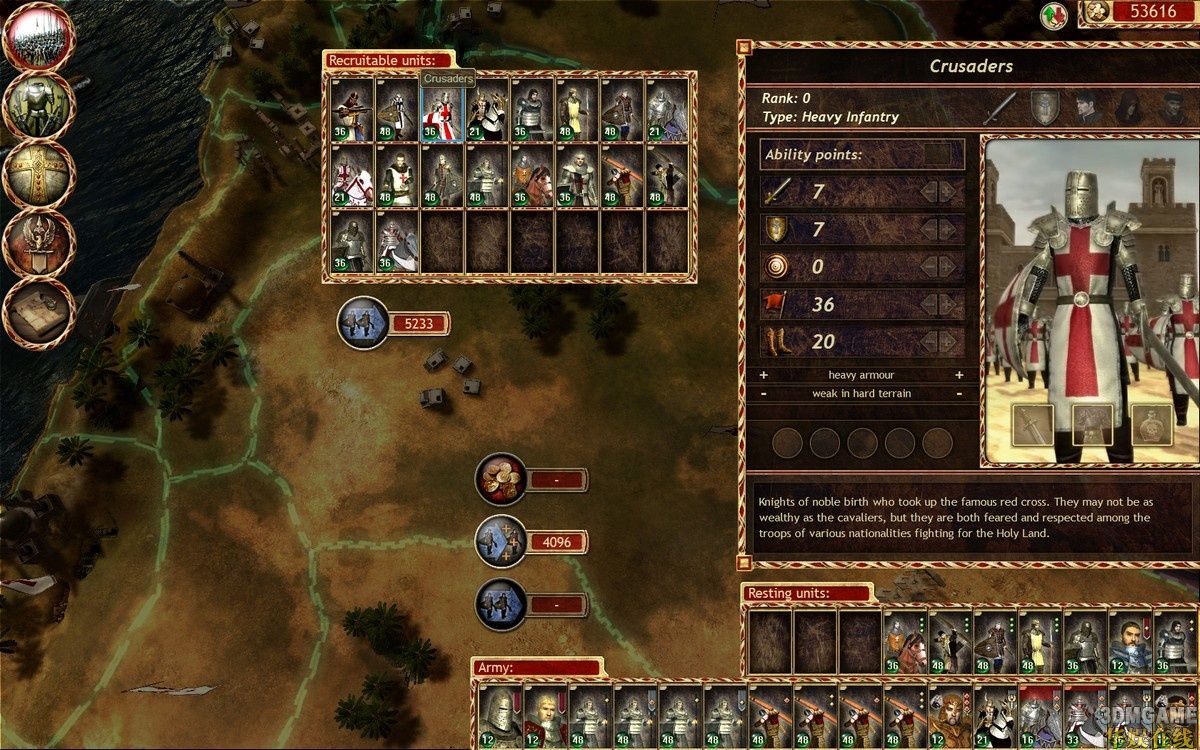1200x750 pixels.
Task: Select the highlighted Crusaders recruitable unit card
Action: point(442,110)
